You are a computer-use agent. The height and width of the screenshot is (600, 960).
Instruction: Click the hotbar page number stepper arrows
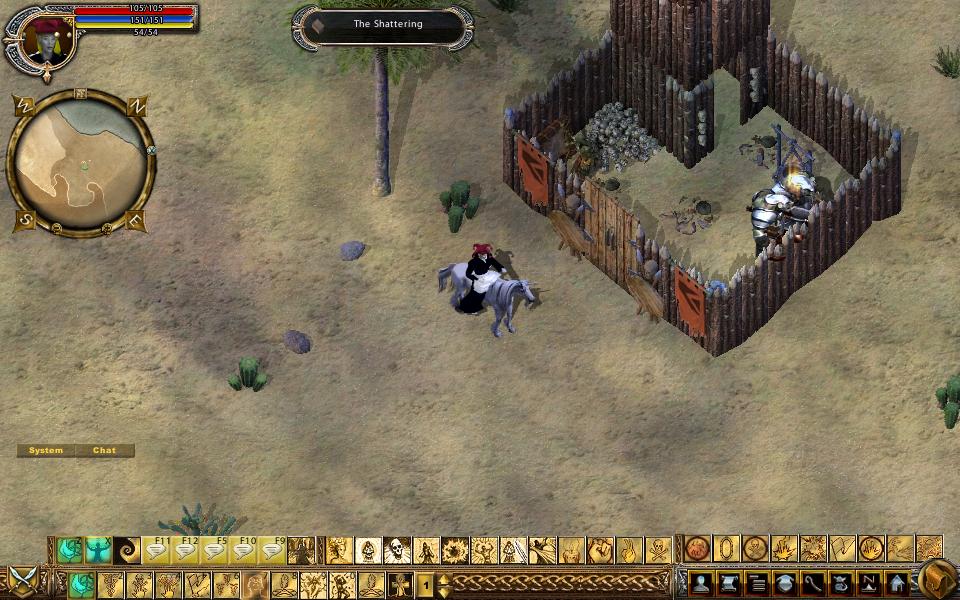point(443,585)
